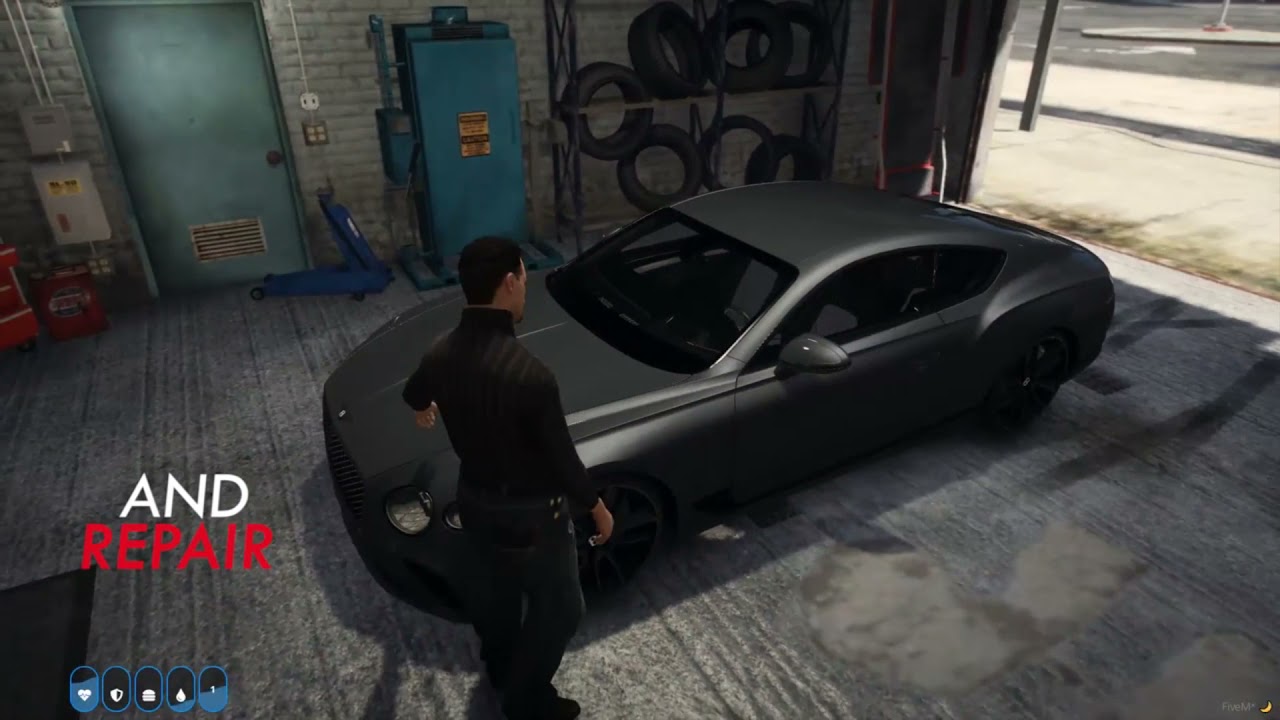
Task: Click the status capsule showing number 1
Action: coord(212,690)
